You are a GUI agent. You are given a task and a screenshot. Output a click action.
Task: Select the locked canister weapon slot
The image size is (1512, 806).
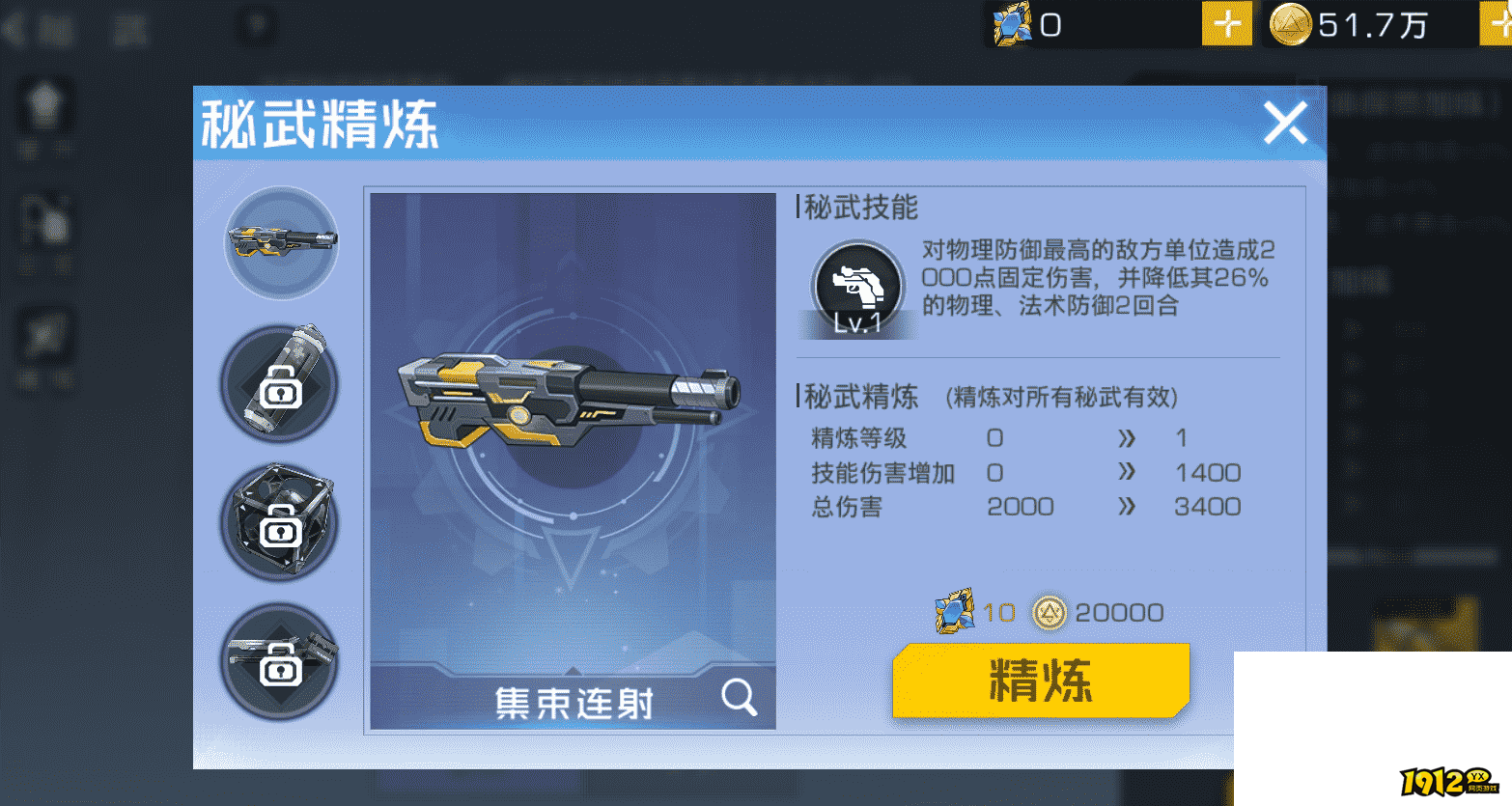(279, 383)
